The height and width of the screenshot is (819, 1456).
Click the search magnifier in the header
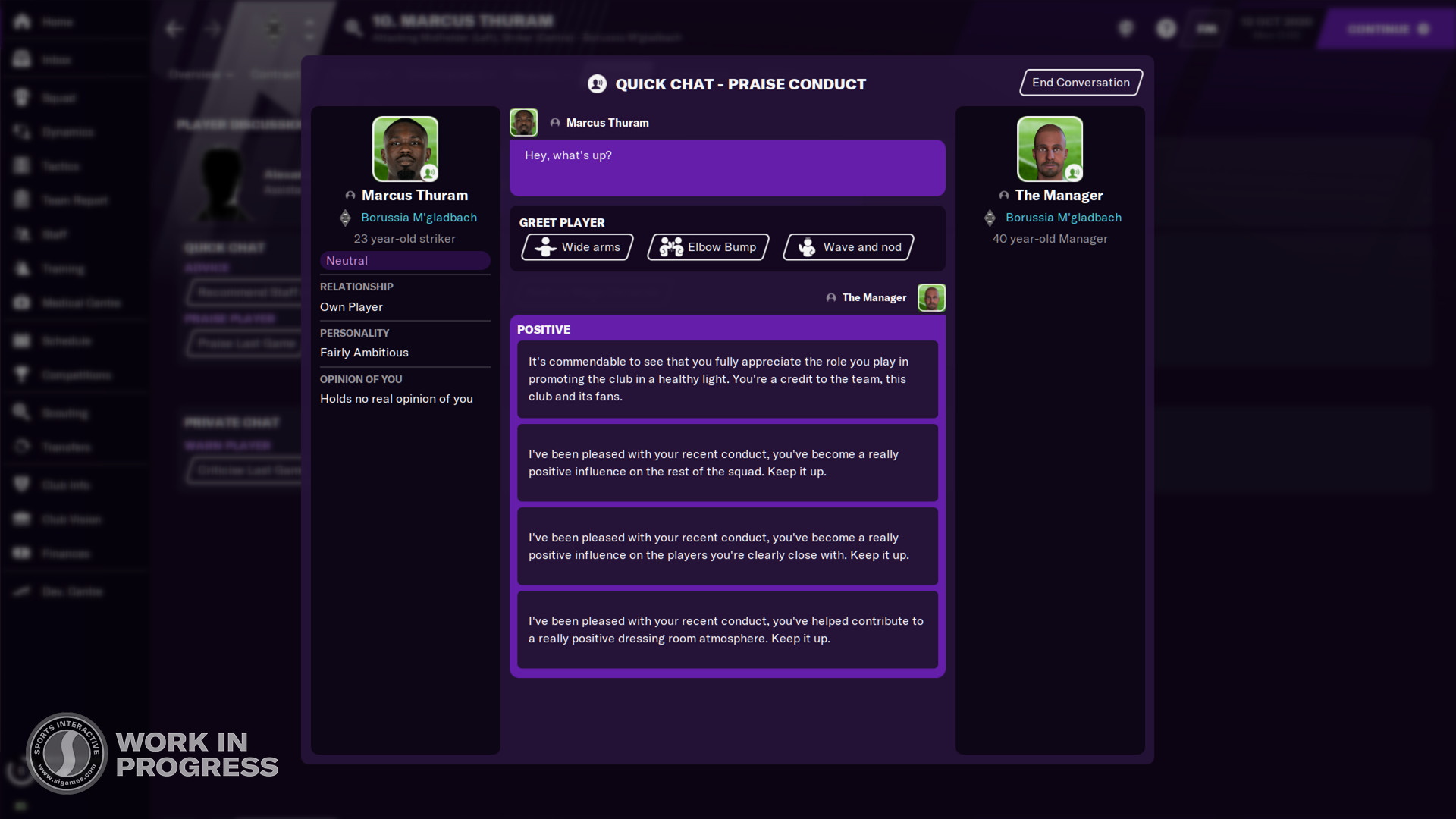tap(352, 27)
